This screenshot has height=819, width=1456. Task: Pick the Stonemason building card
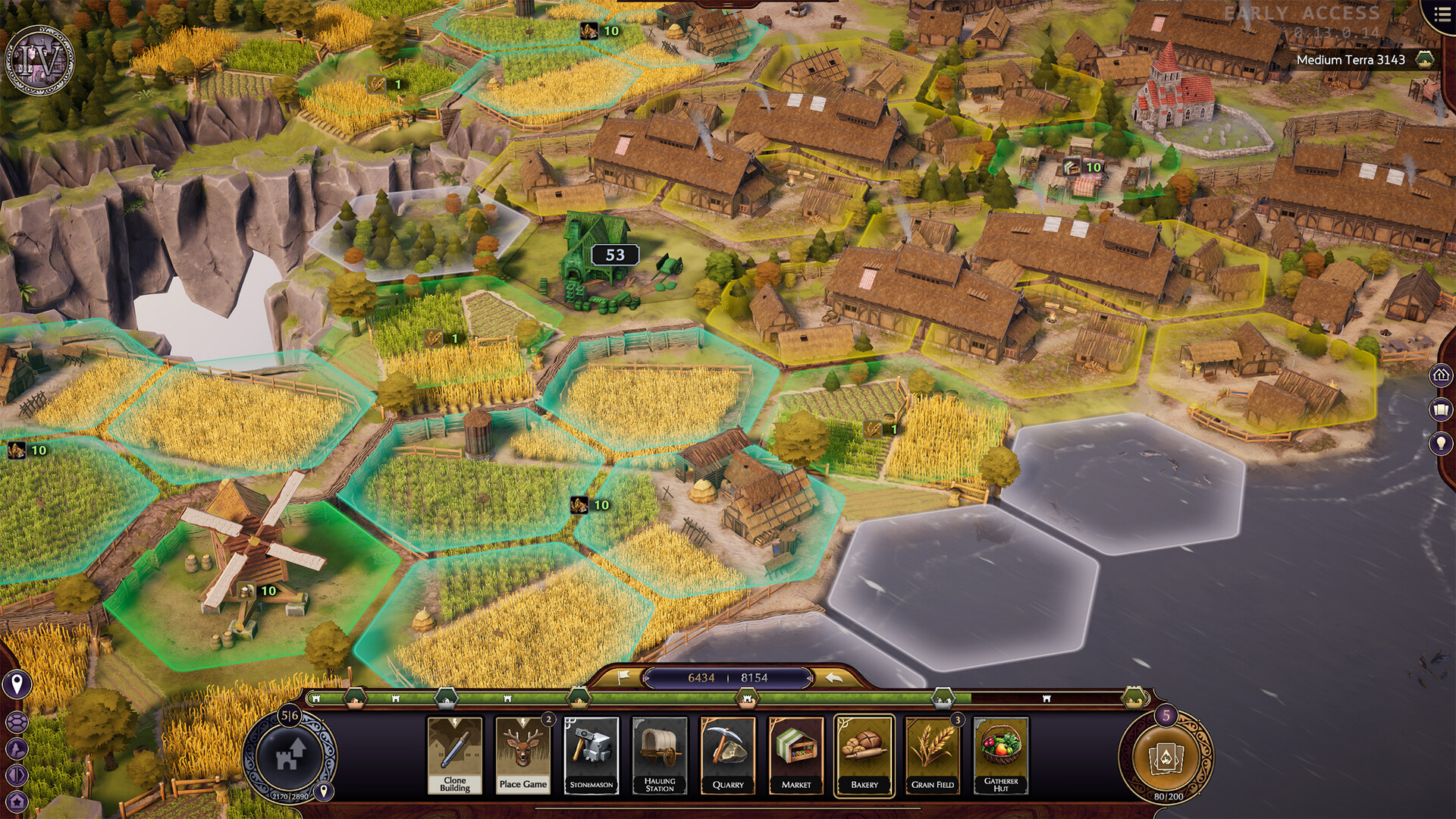point(591,755)
